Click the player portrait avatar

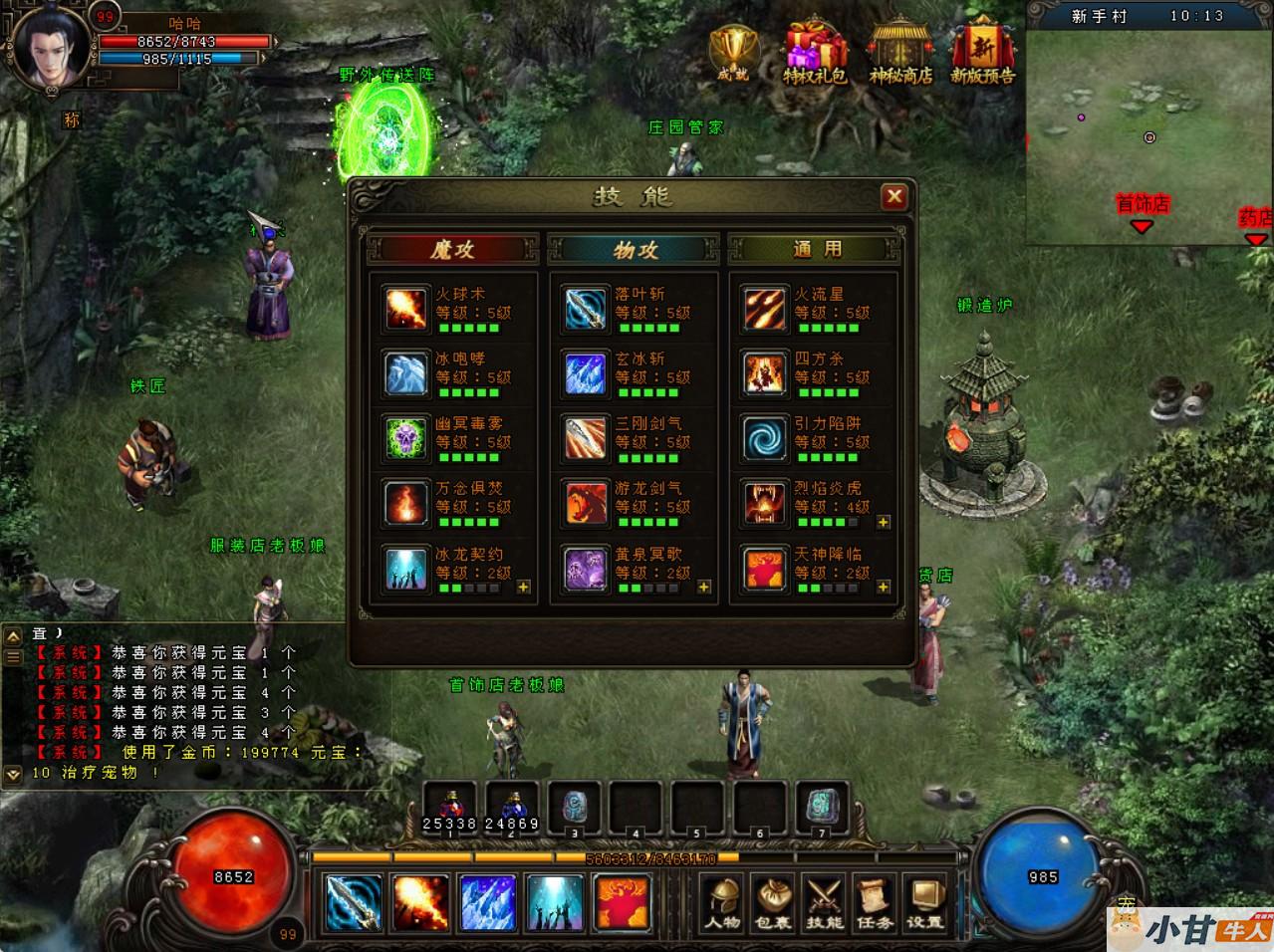pos(52,50)
